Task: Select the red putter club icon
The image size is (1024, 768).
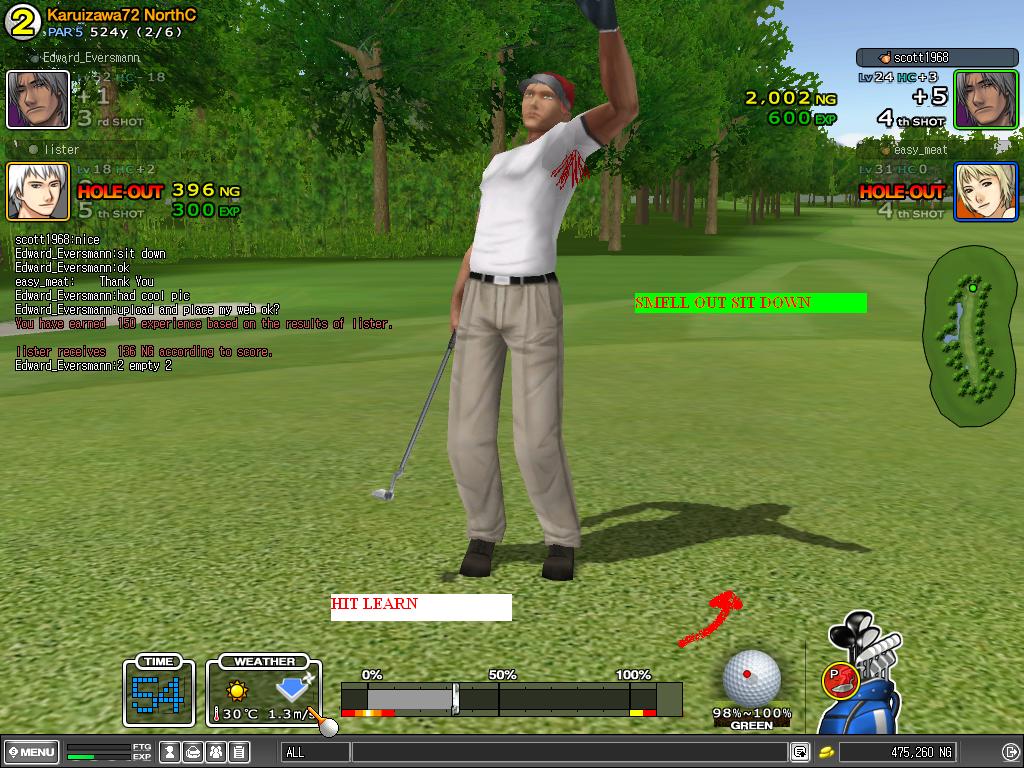Action: click(838, 680)
